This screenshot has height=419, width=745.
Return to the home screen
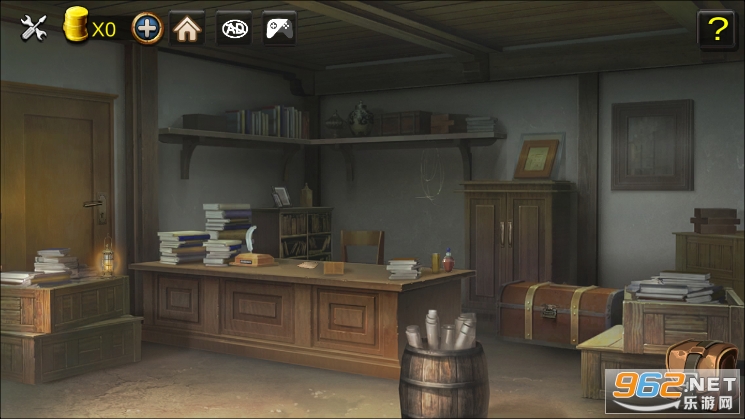(x=186, y=28)
